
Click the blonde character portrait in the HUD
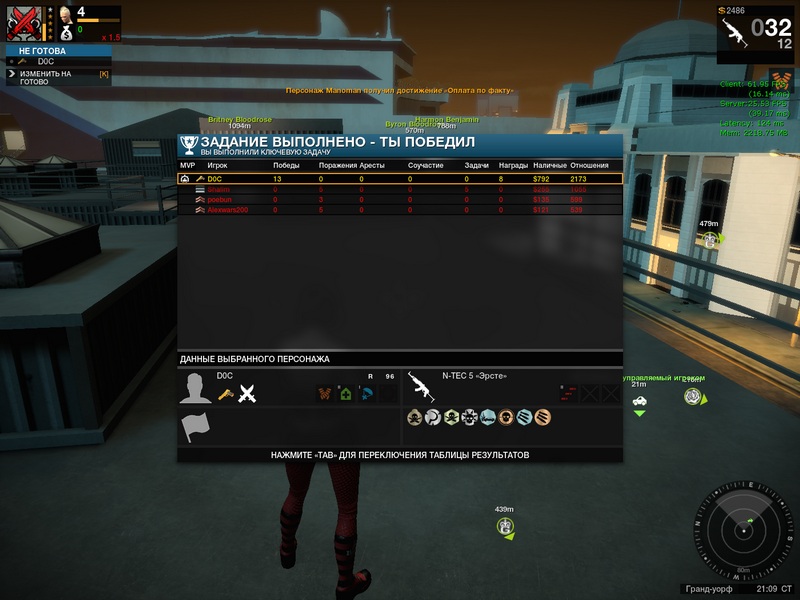(65, 14)
